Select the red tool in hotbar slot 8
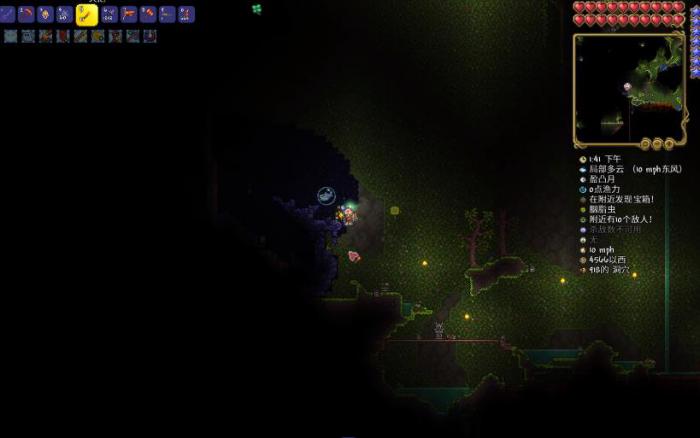700x438 pixels. tap(148, 14)
